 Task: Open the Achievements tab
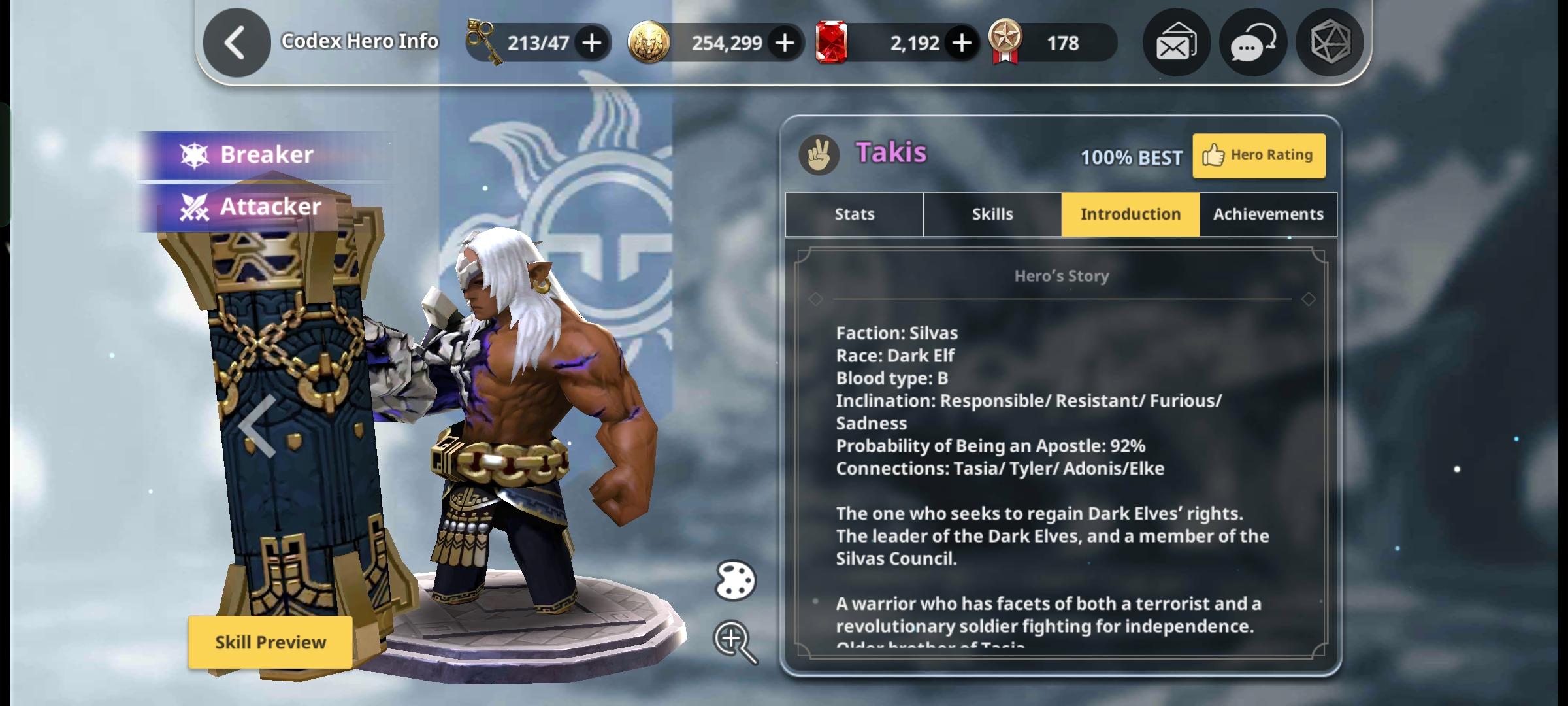point(1267,214)
